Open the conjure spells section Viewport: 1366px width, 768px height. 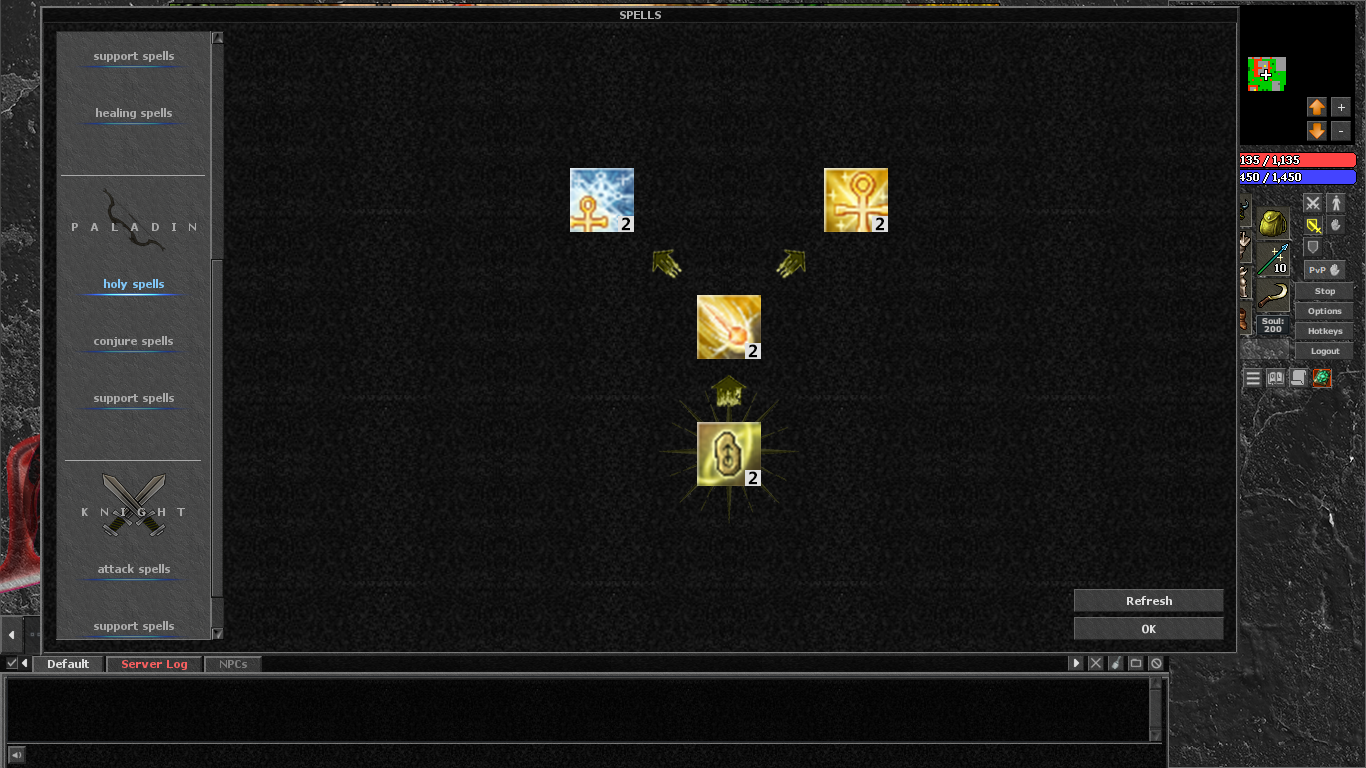(x=131, y=341)
